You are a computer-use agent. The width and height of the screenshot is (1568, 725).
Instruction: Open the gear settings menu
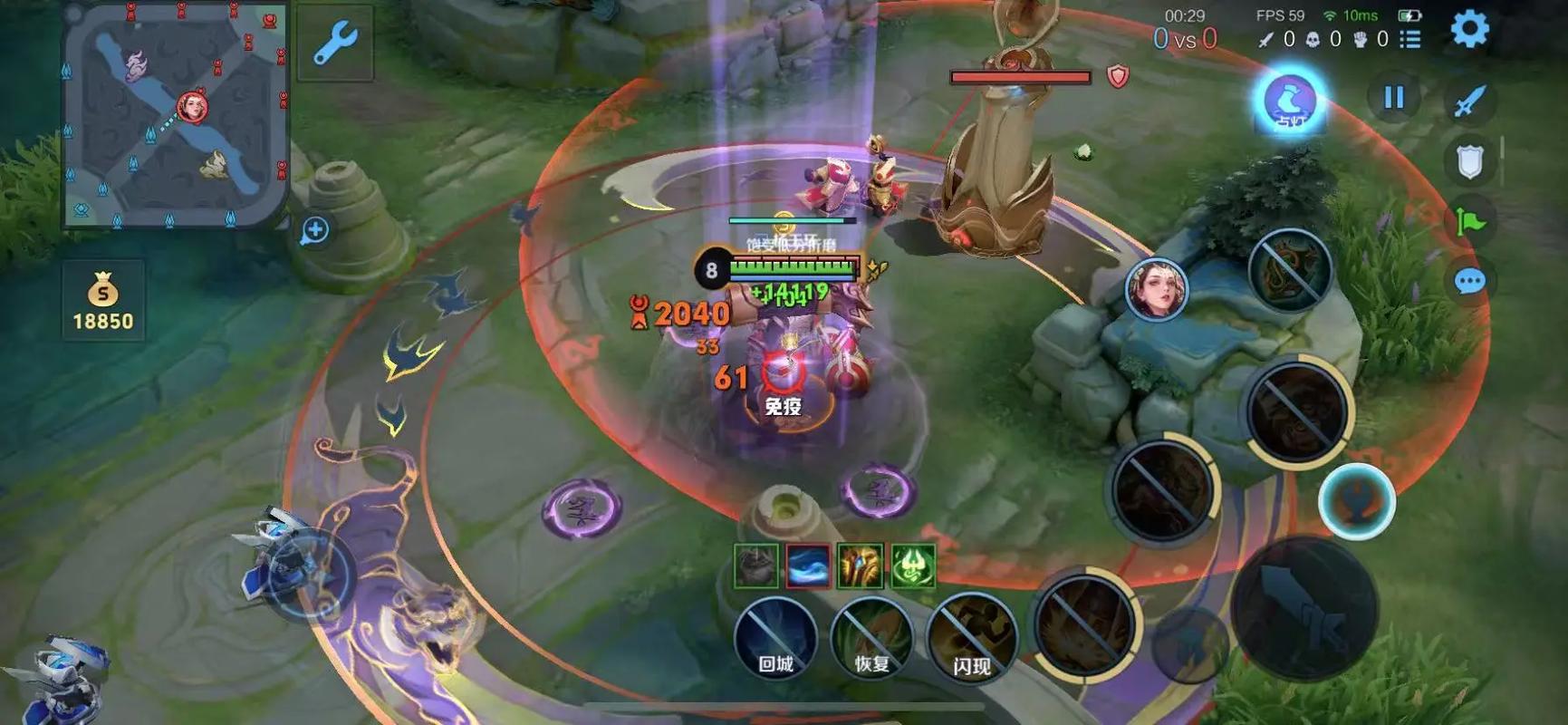click(1469, 29)
